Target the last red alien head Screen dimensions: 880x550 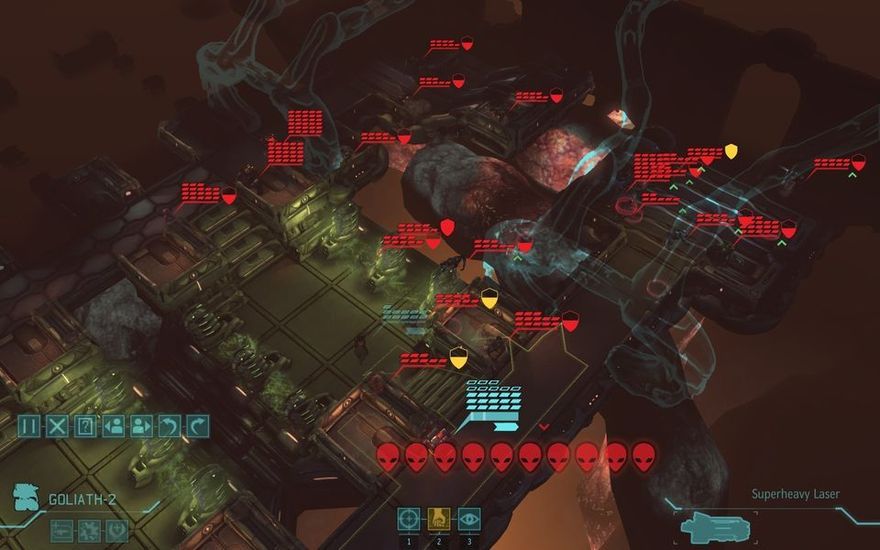(644, 457)
